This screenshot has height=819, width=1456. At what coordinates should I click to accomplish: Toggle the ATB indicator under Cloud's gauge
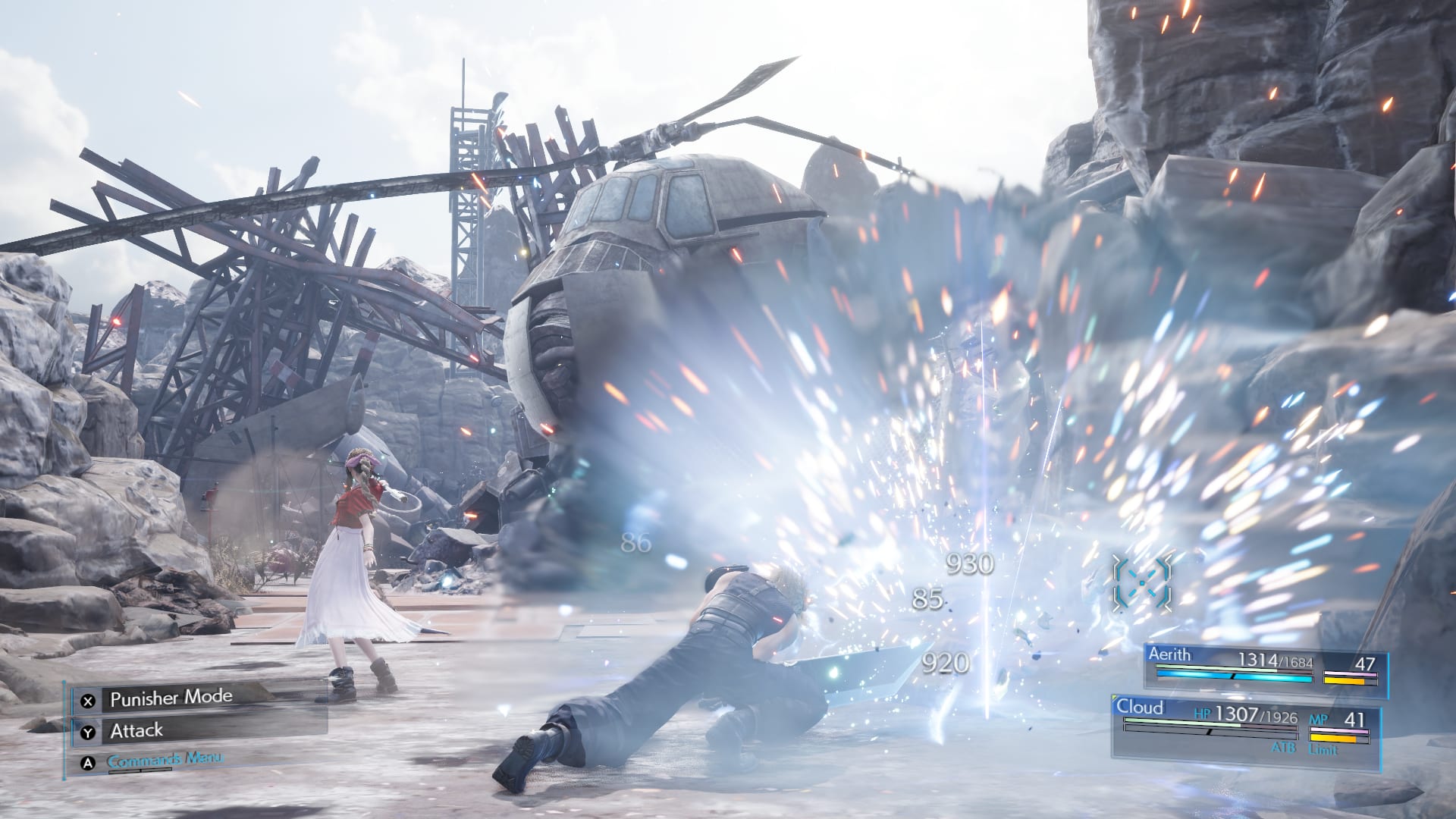[1285, 748]
